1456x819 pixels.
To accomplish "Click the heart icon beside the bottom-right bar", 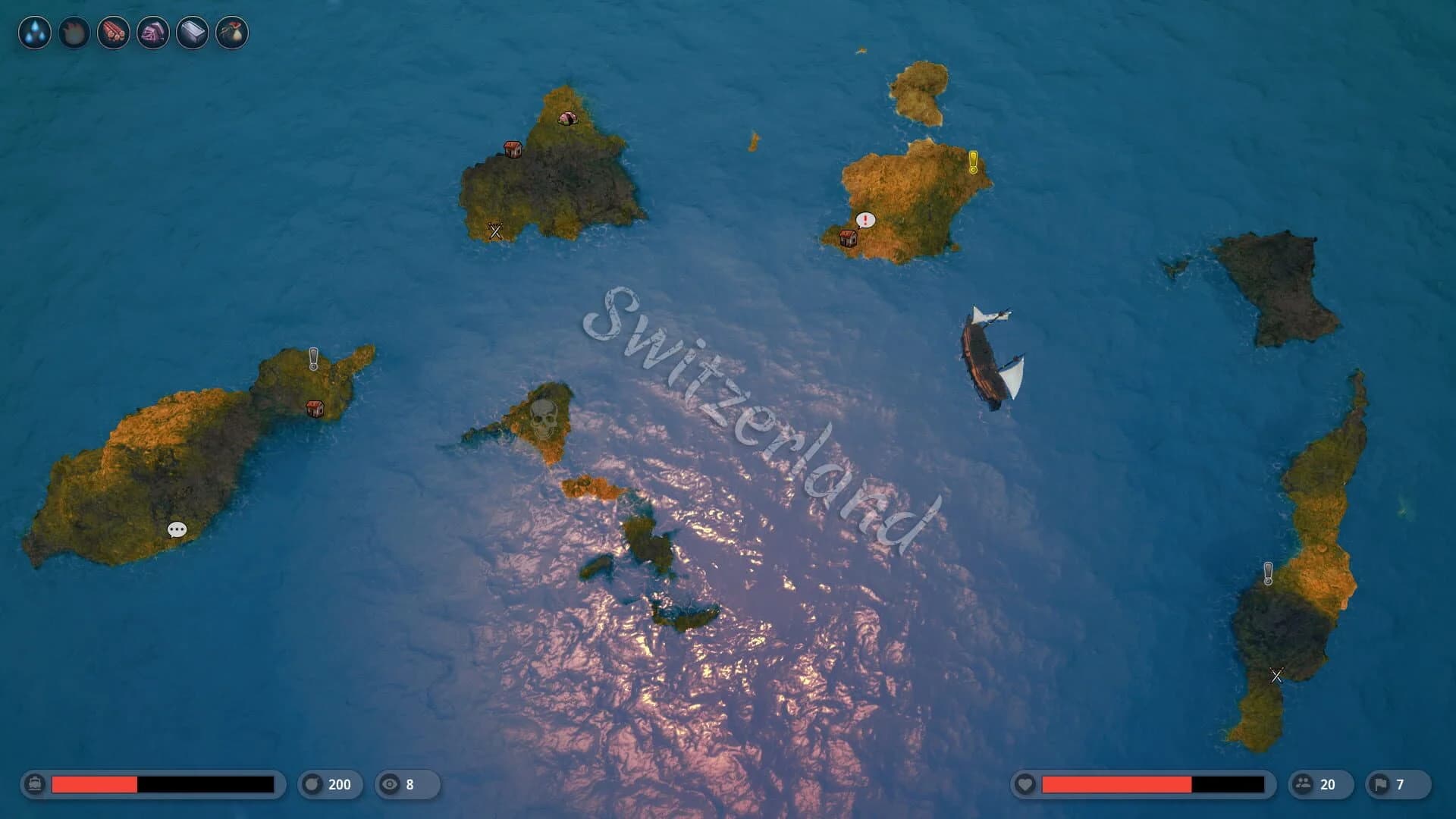I will point(1026,785).
